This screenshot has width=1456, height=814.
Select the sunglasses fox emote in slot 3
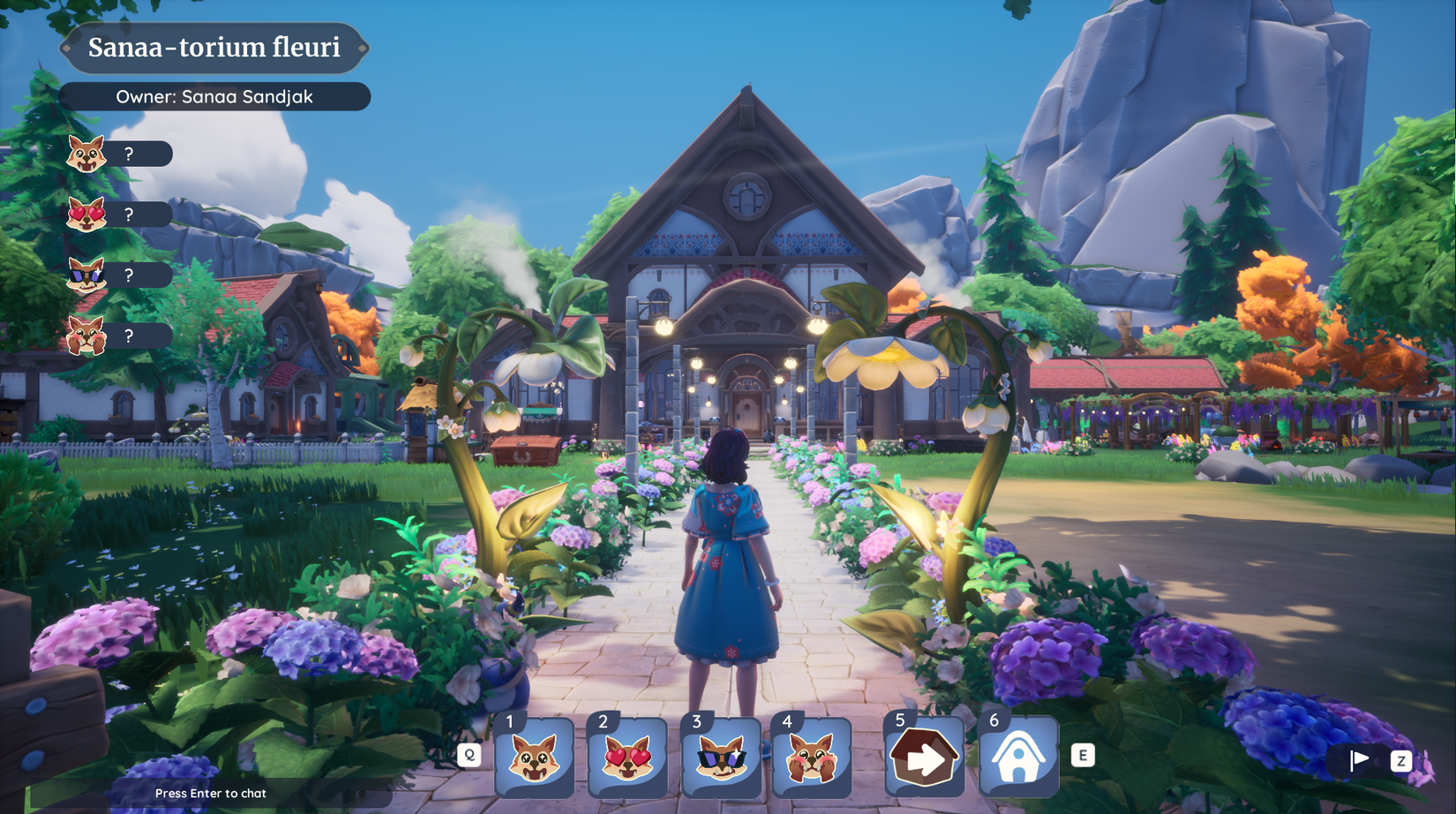click(x=723, y=757)
